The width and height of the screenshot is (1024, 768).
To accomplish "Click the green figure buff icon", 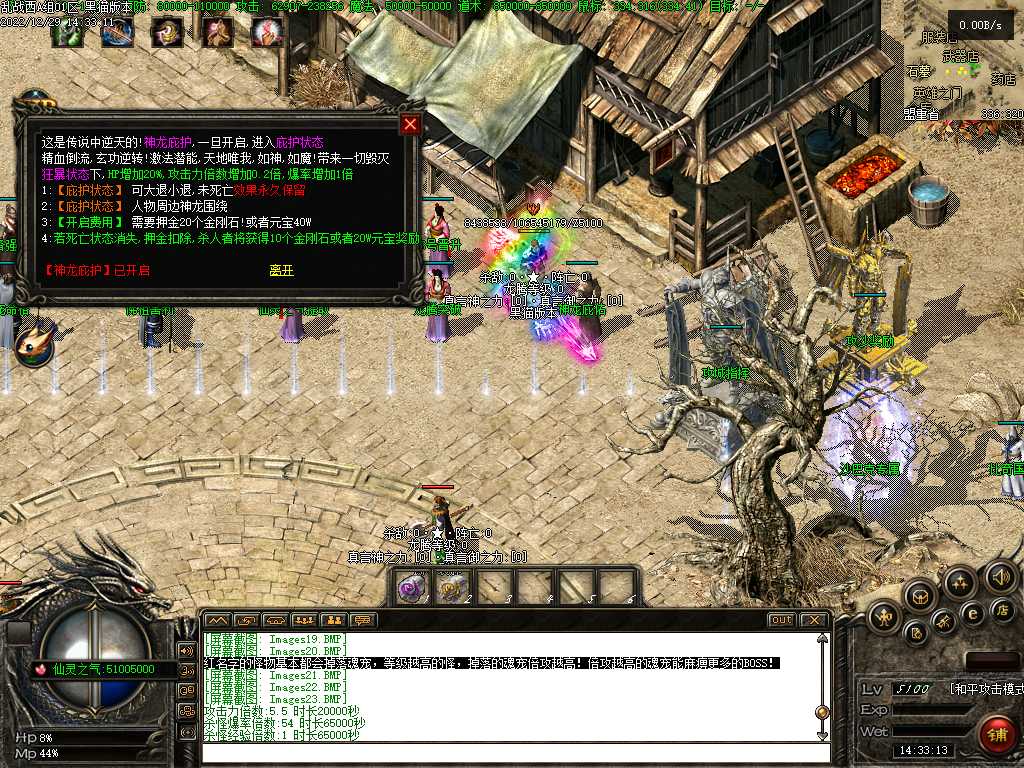I will click(67, 33).
